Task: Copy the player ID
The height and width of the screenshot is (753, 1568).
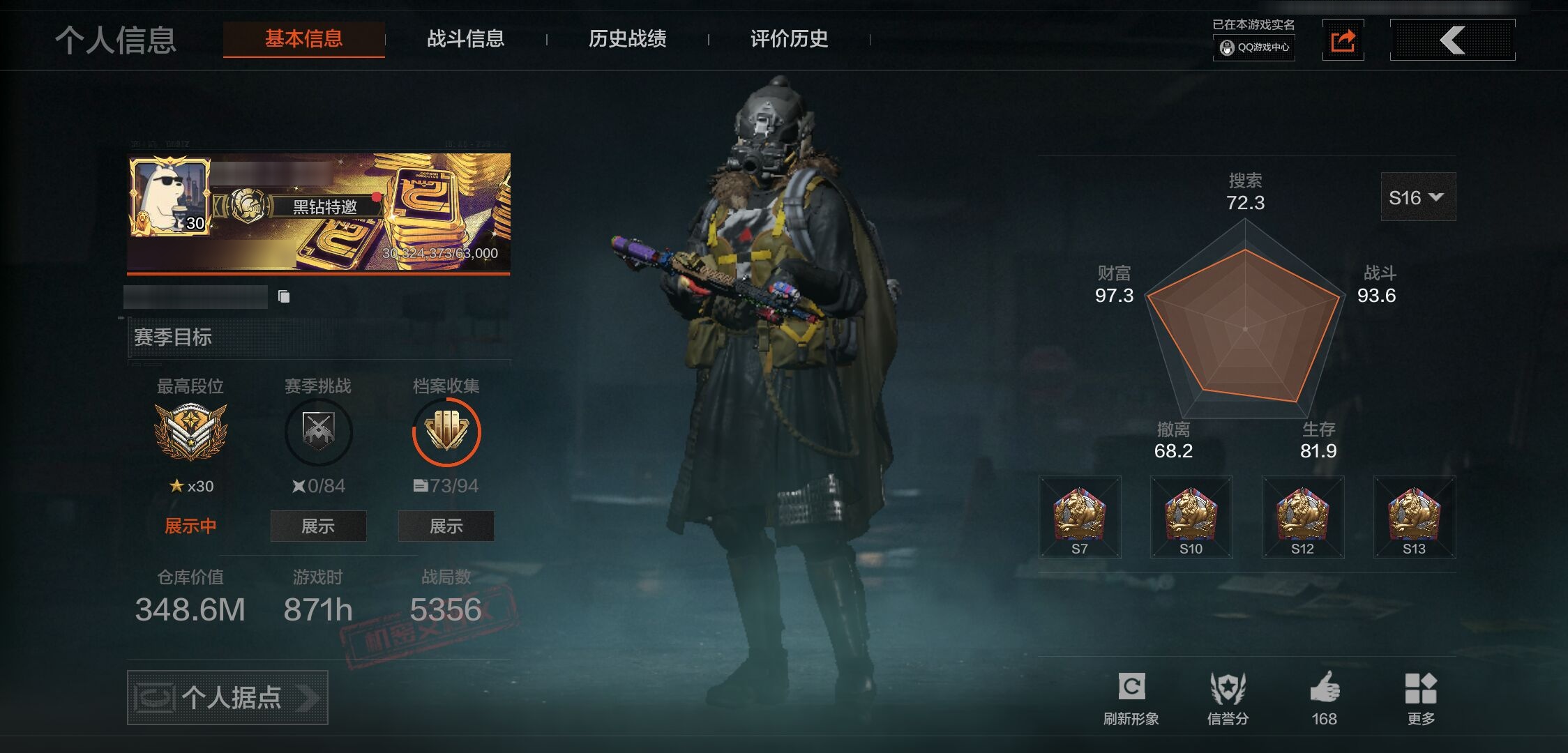Action: click(284, 297)
